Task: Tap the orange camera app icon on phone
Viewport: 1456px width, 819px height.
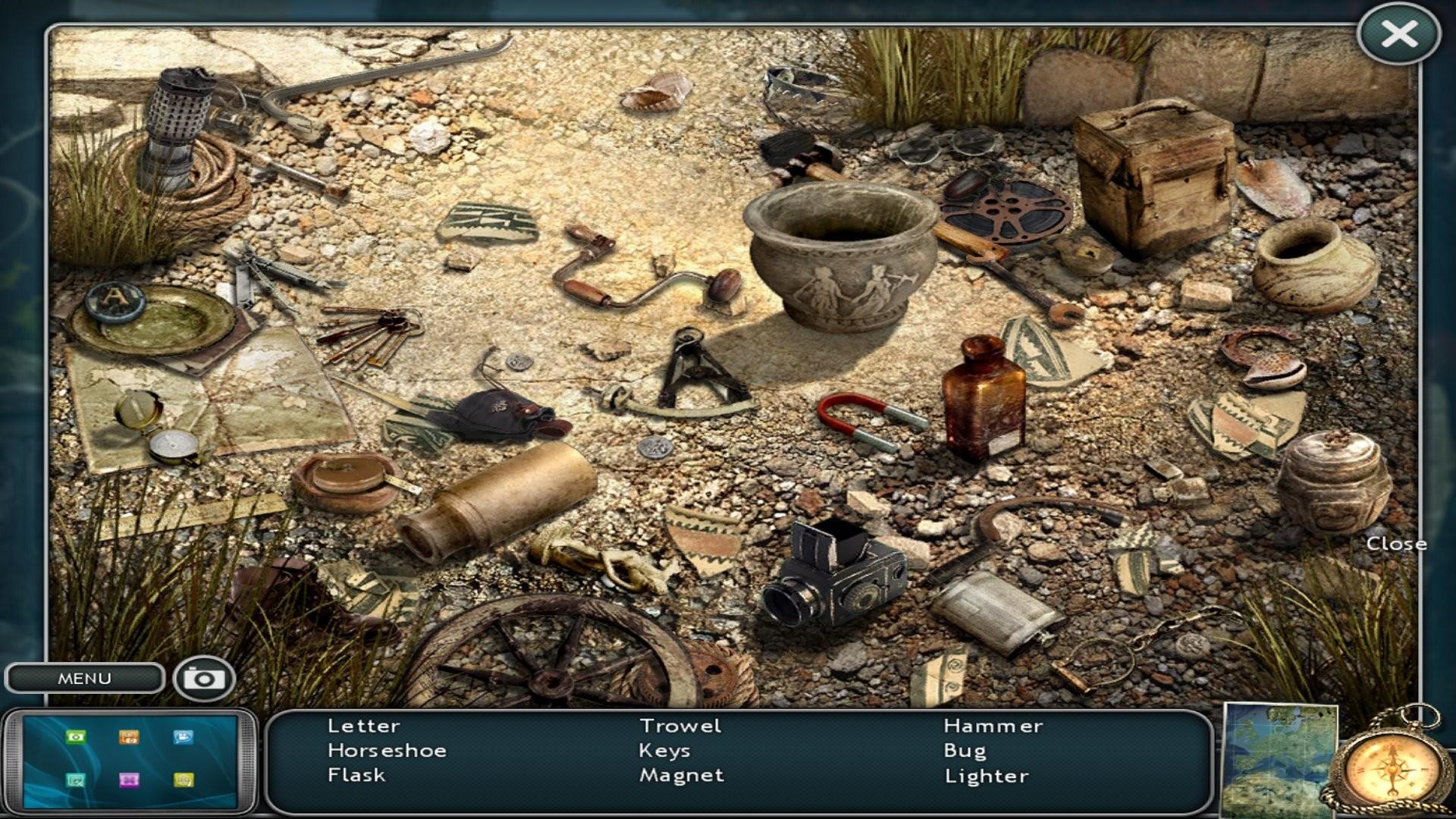Action: (x=129, y=737)
